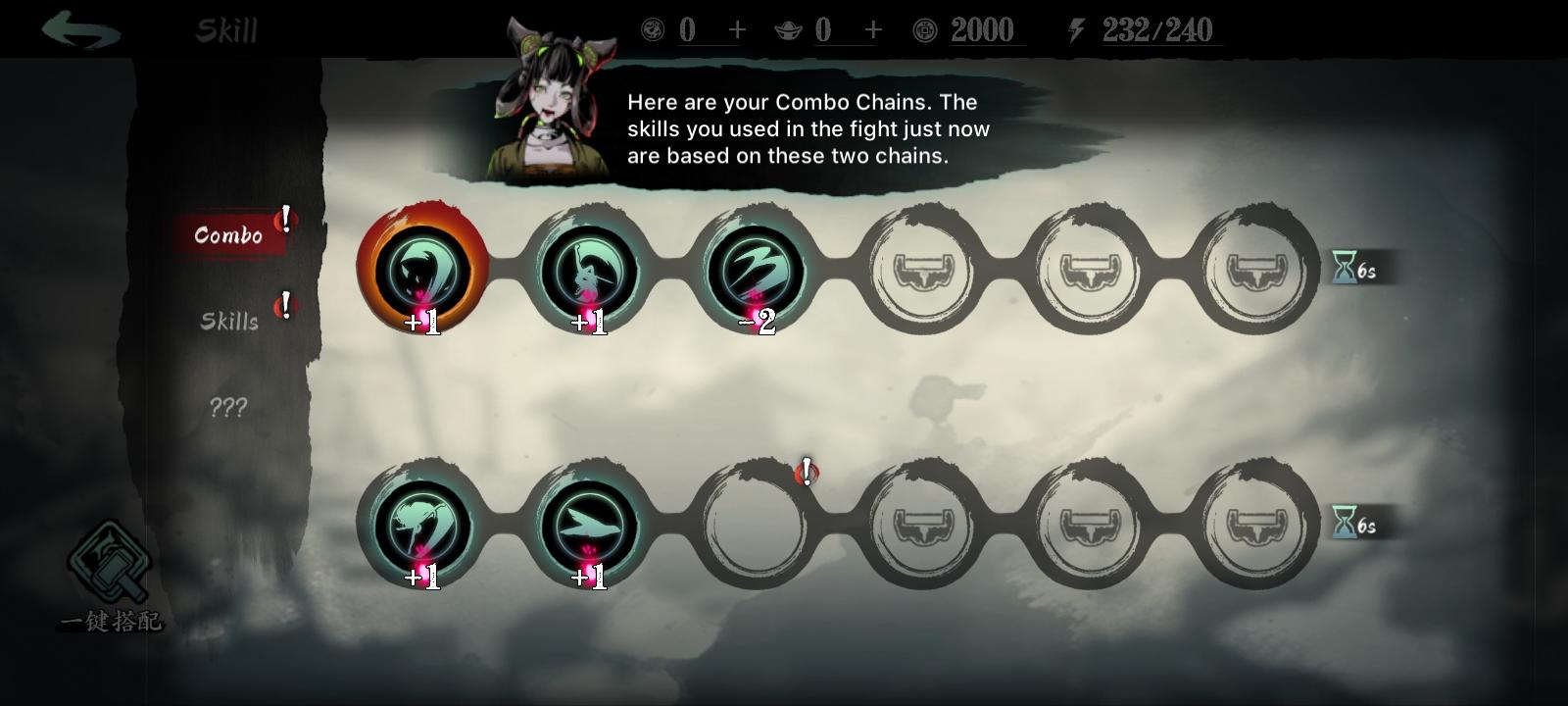Click the 232/240 energy counter

point(1156,30)
